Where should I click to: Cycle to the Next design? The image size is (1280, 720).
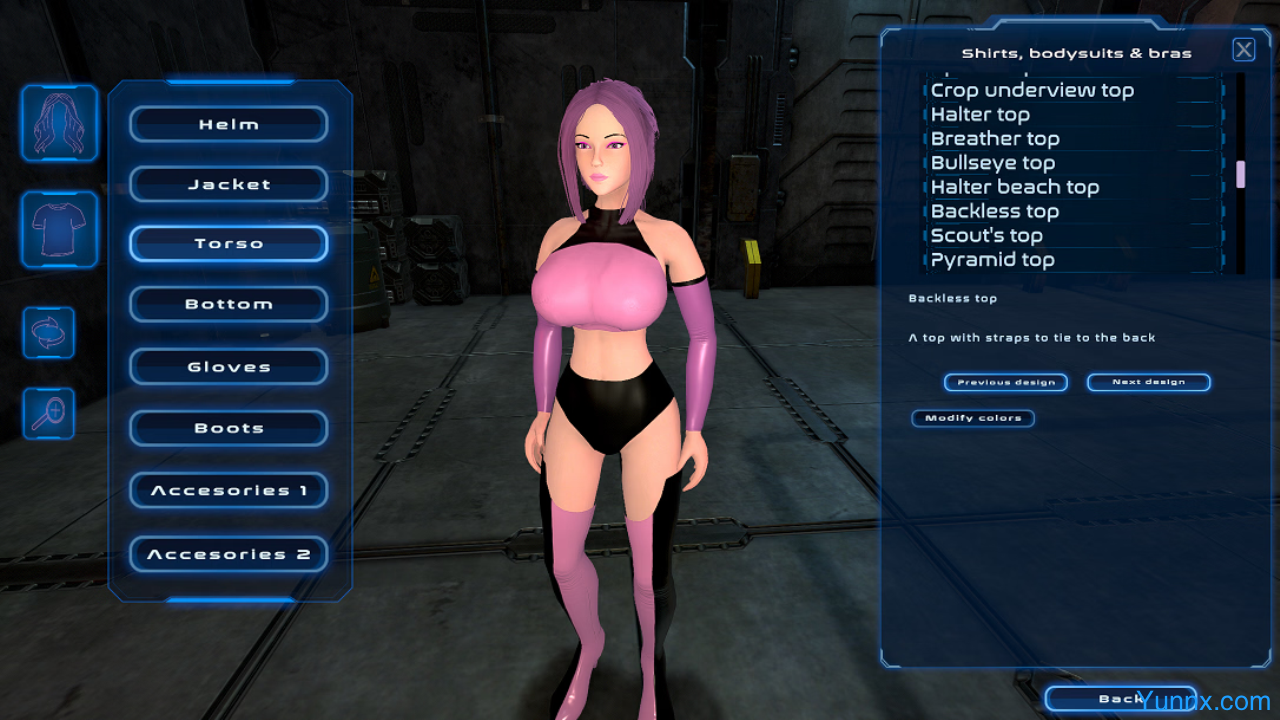click(1148, 382)
